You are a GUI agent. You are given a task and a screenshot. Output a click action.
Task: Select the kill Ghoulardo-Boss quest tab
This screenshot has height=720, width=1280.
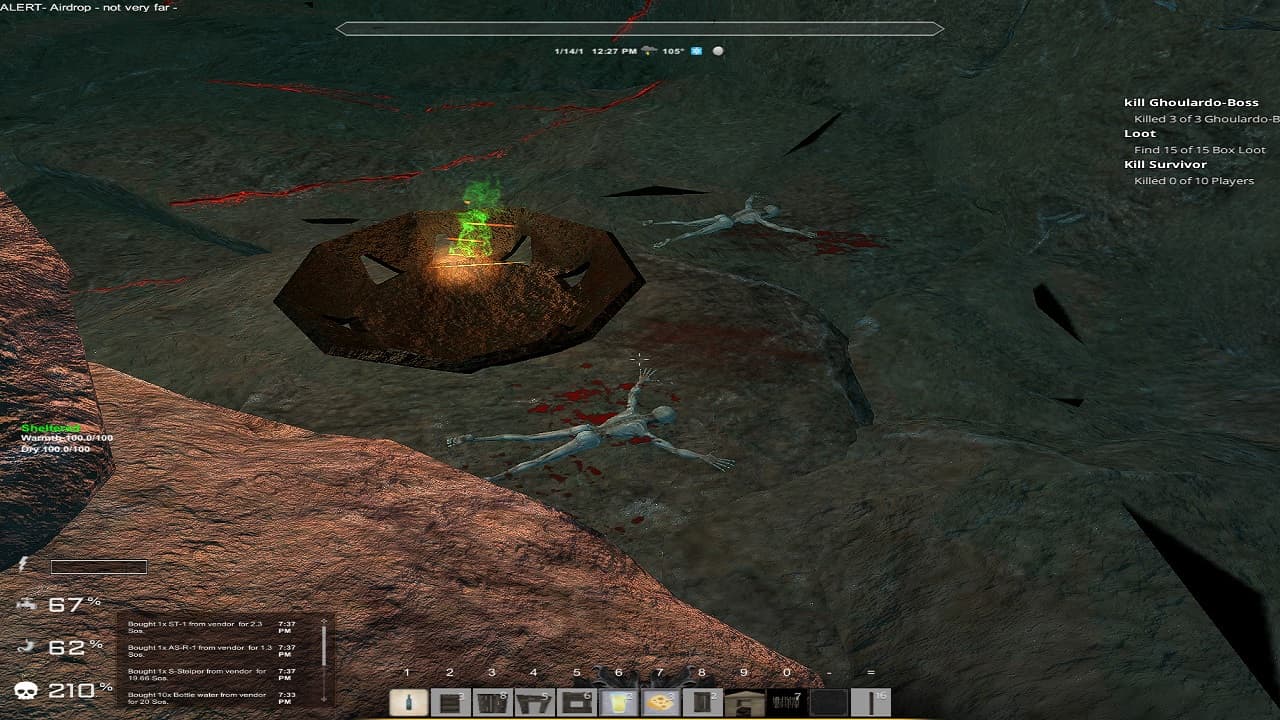point(1194,101)
